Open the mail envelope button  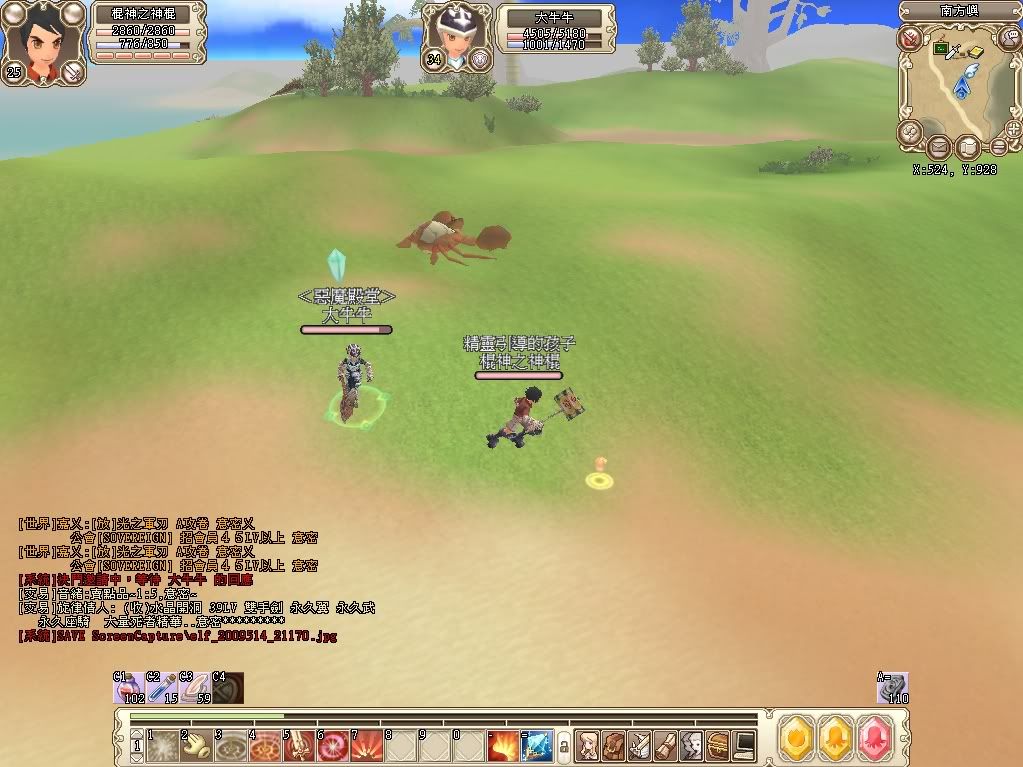[939, 148]
